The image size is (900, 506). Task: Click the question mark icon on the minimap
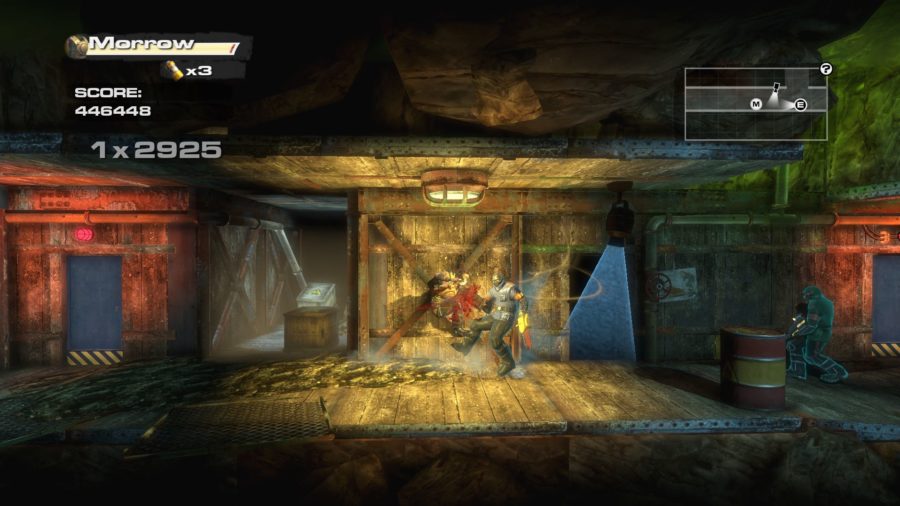[826, 69]
